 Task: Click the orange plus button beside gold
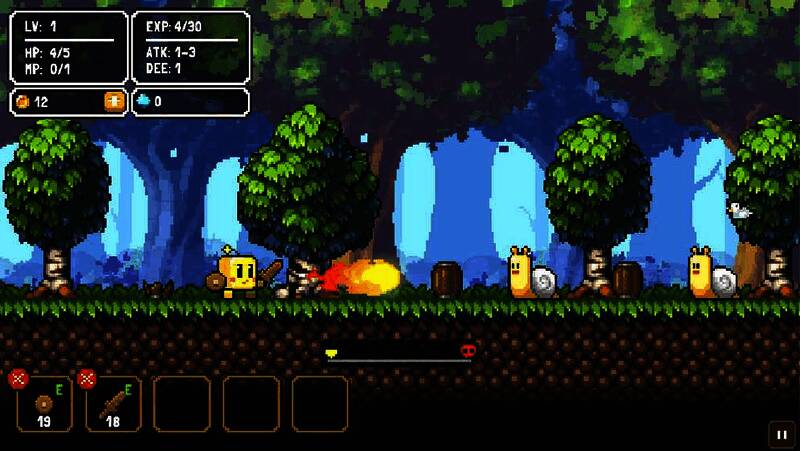tap(114, 101)
